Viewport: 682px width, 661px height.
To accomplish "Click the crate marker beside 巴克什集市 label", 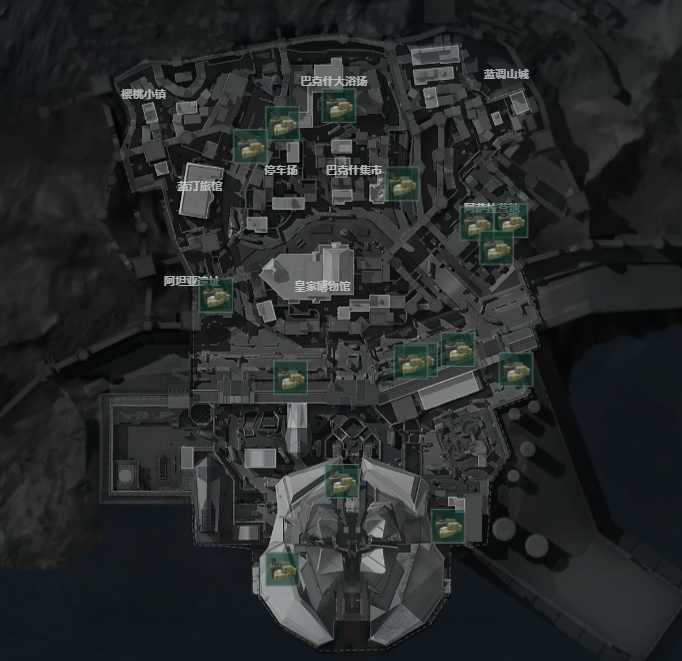I will click(402, 183).
